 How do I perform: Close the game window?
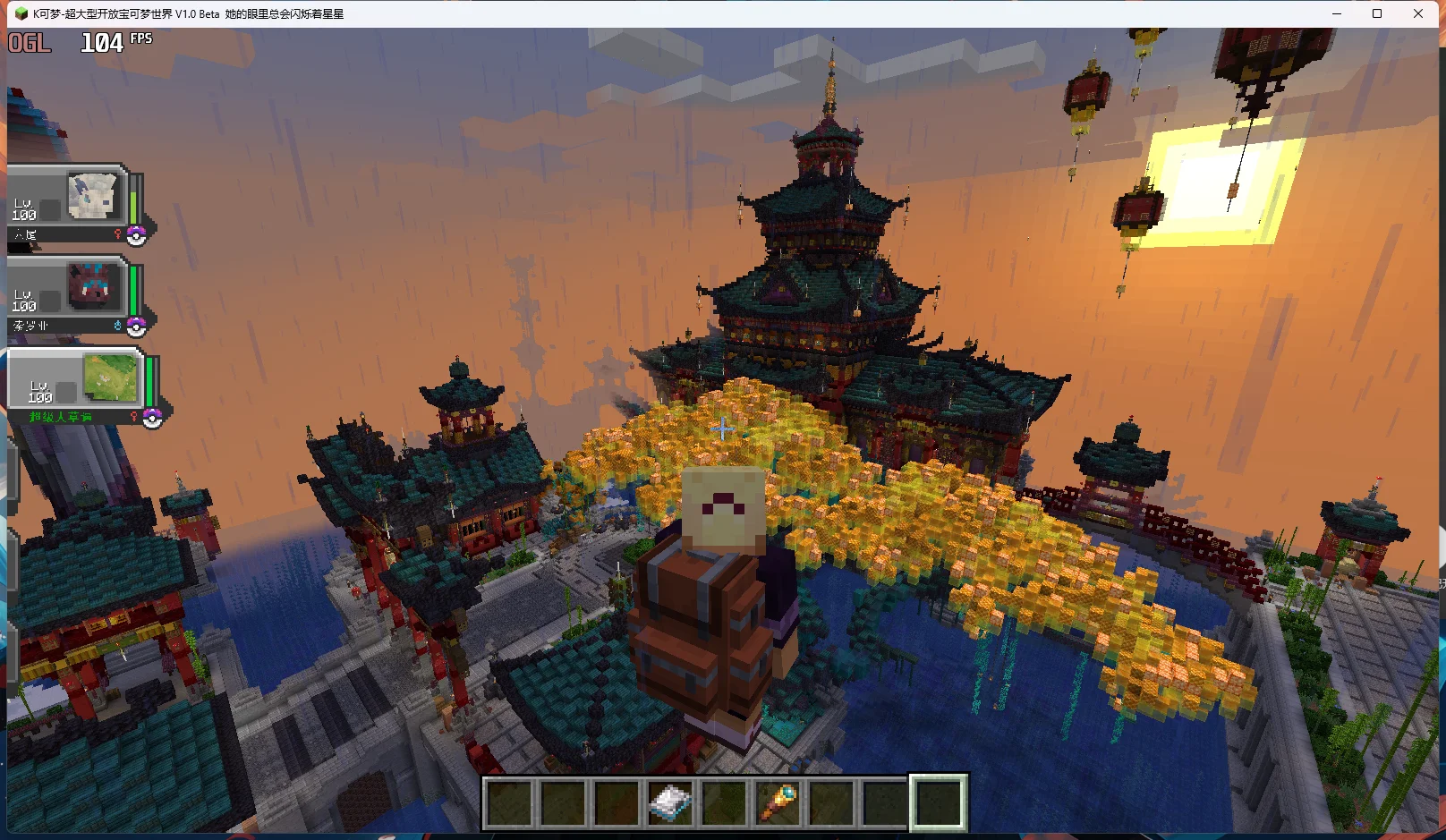[x=1418, y=13]
